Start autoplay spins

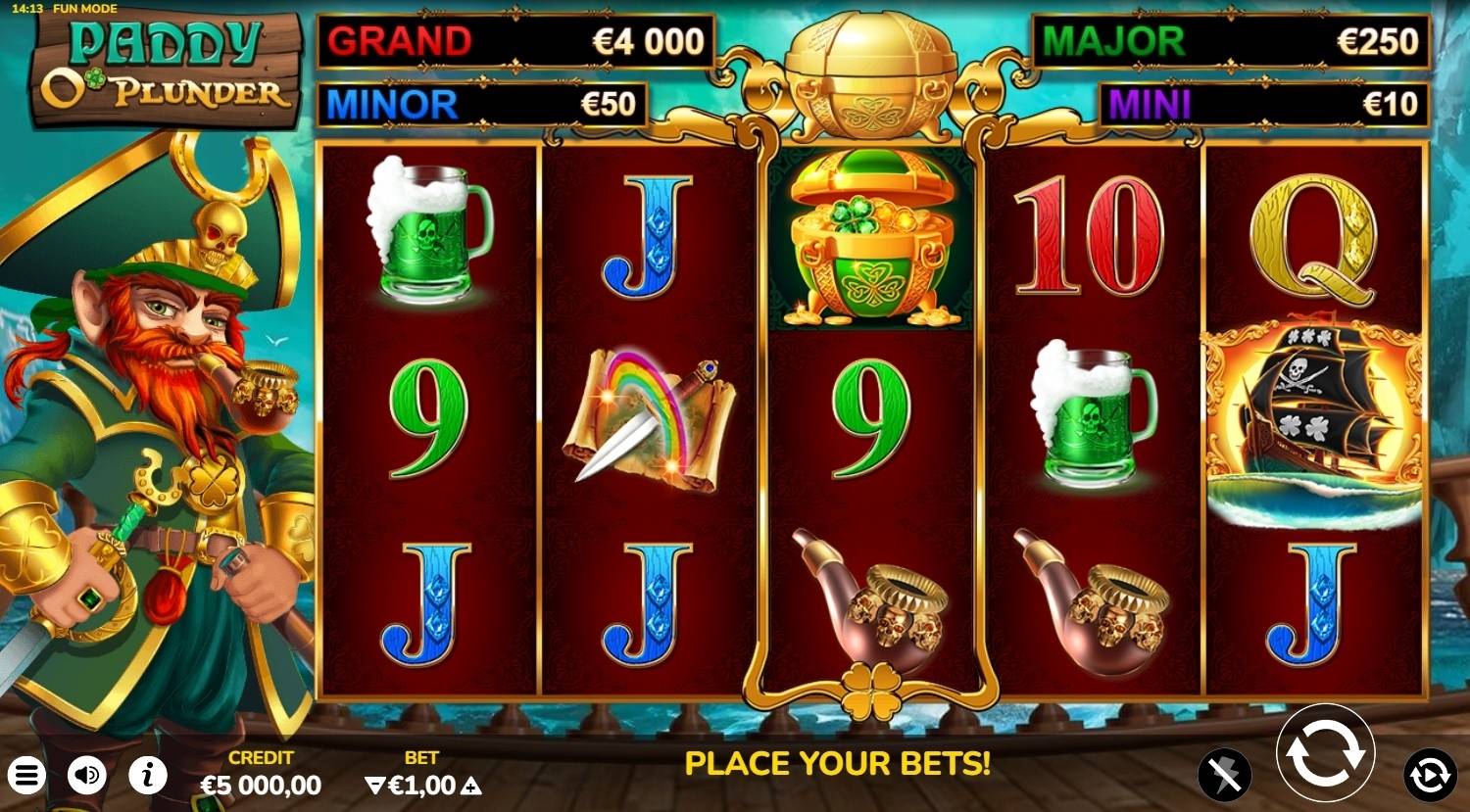pyautogui.click(x=1429, y=775)
